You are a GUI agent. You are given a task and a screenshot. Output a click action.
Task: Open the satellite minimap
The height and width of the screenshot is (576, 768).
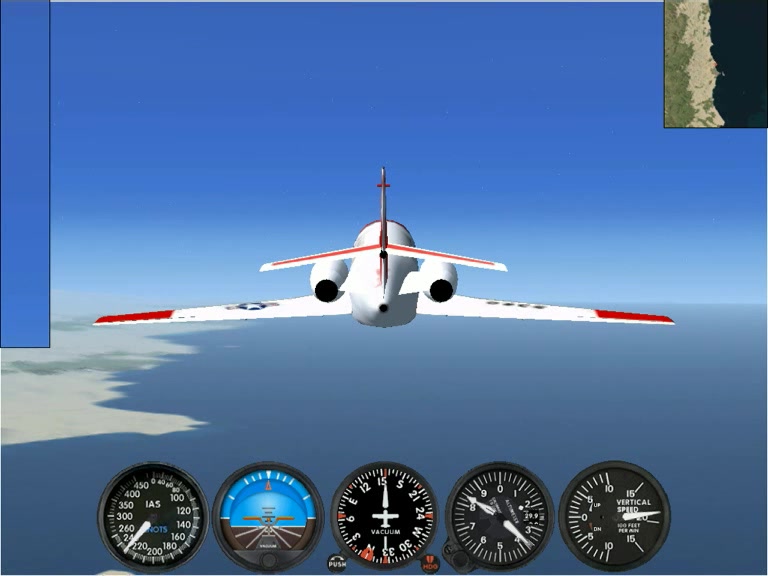click(x=714, y=64)
